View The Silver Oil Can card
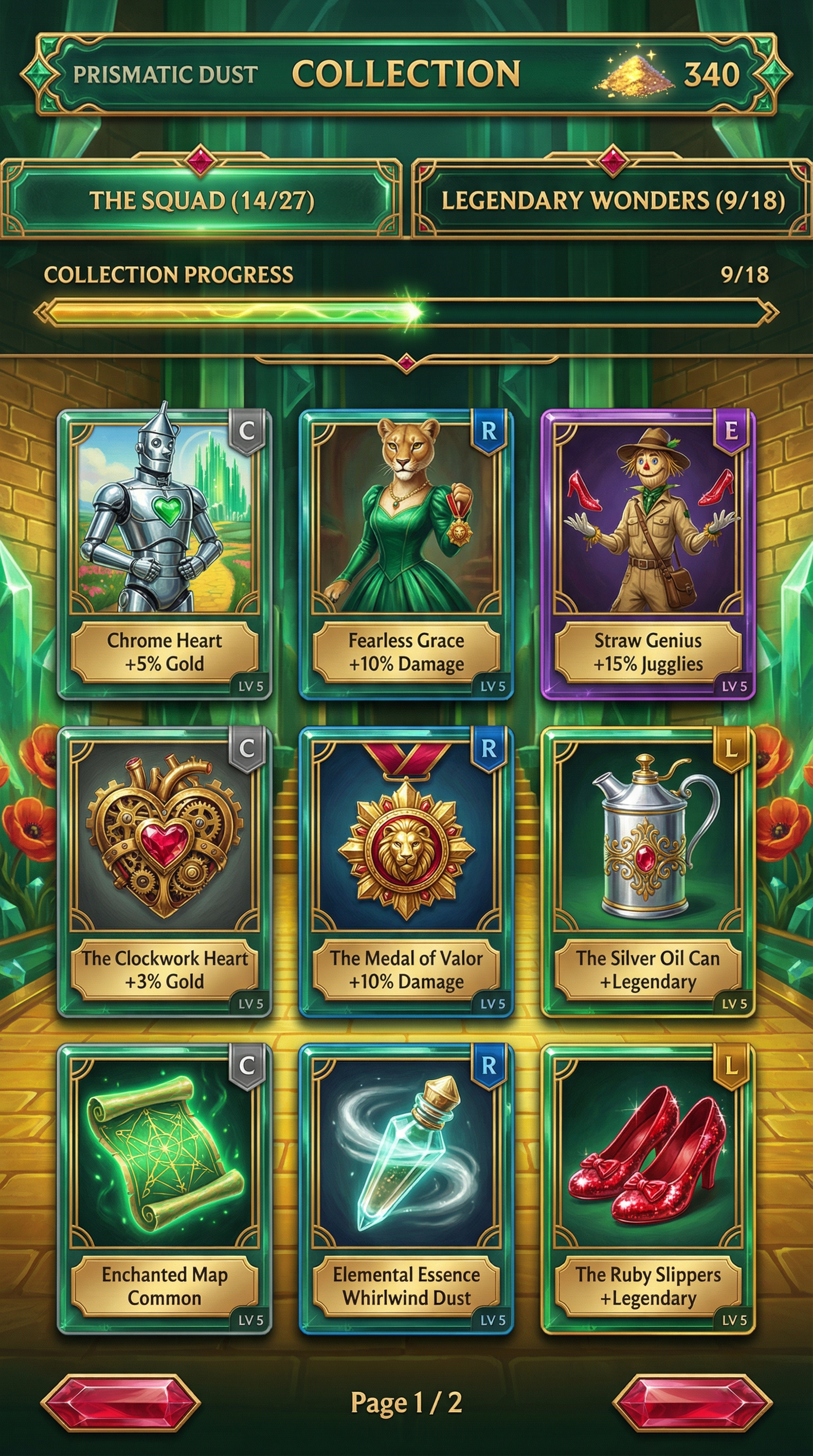Image resolution: width=813 pixels, height=1456 pixels. 648,871
